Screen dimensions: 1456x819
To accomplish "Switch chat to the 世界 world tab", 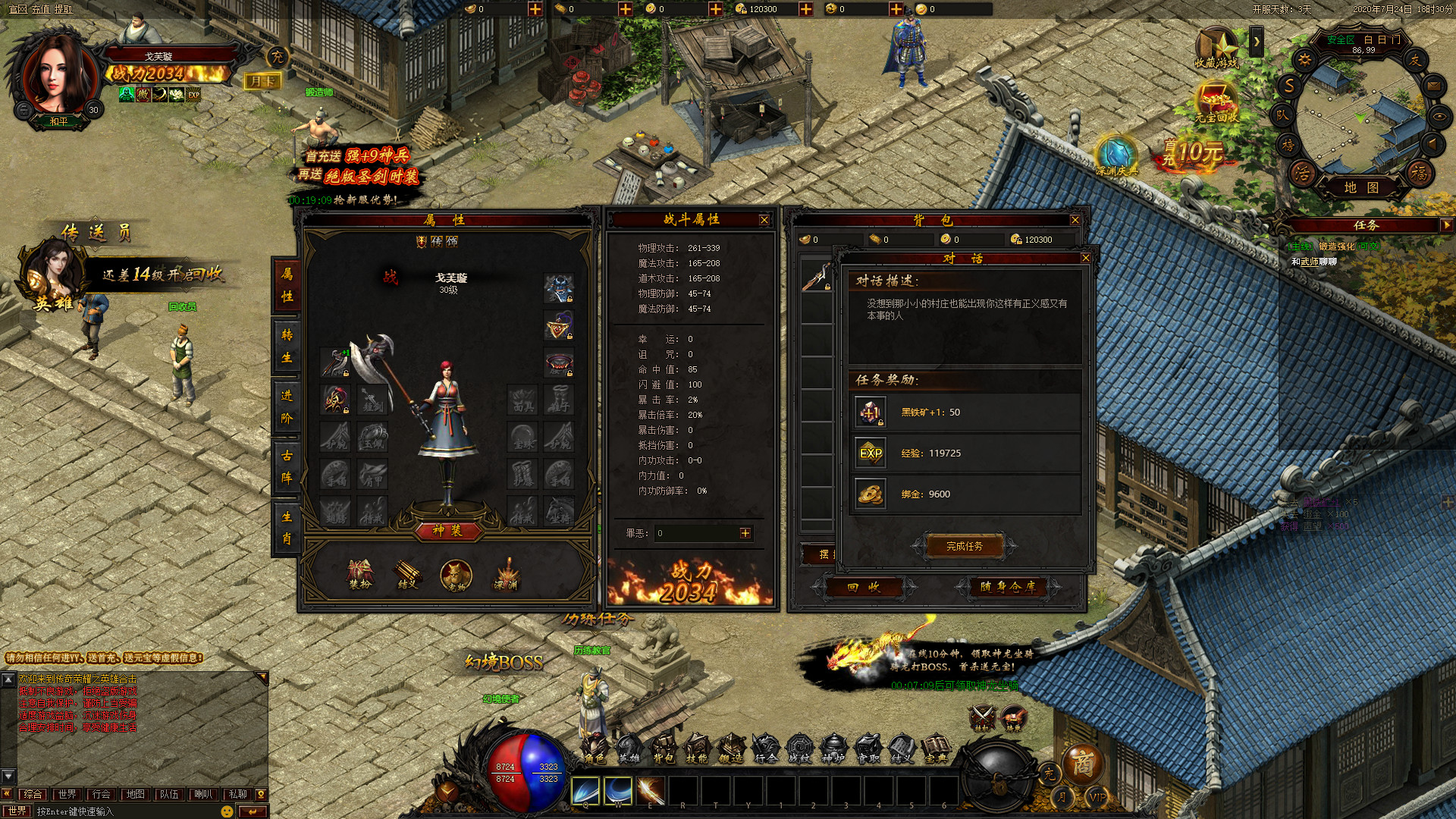I will point(67,794).
